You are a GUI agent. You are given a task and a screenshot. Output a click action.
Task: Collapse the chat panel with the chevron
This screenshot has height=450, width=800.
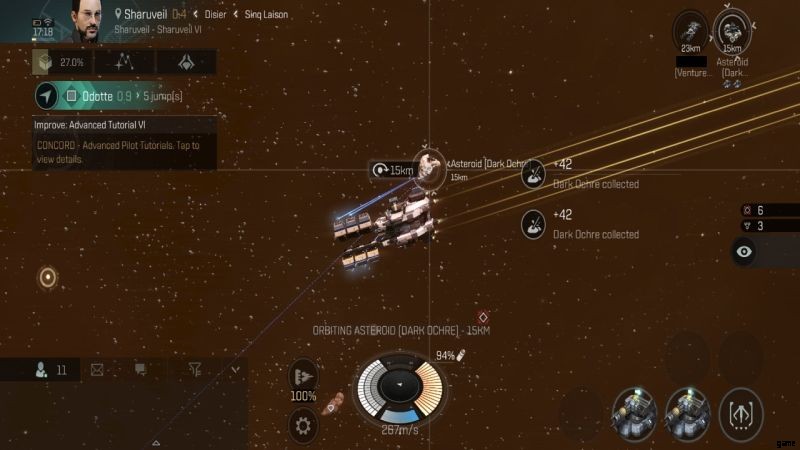tap(235, 370)
